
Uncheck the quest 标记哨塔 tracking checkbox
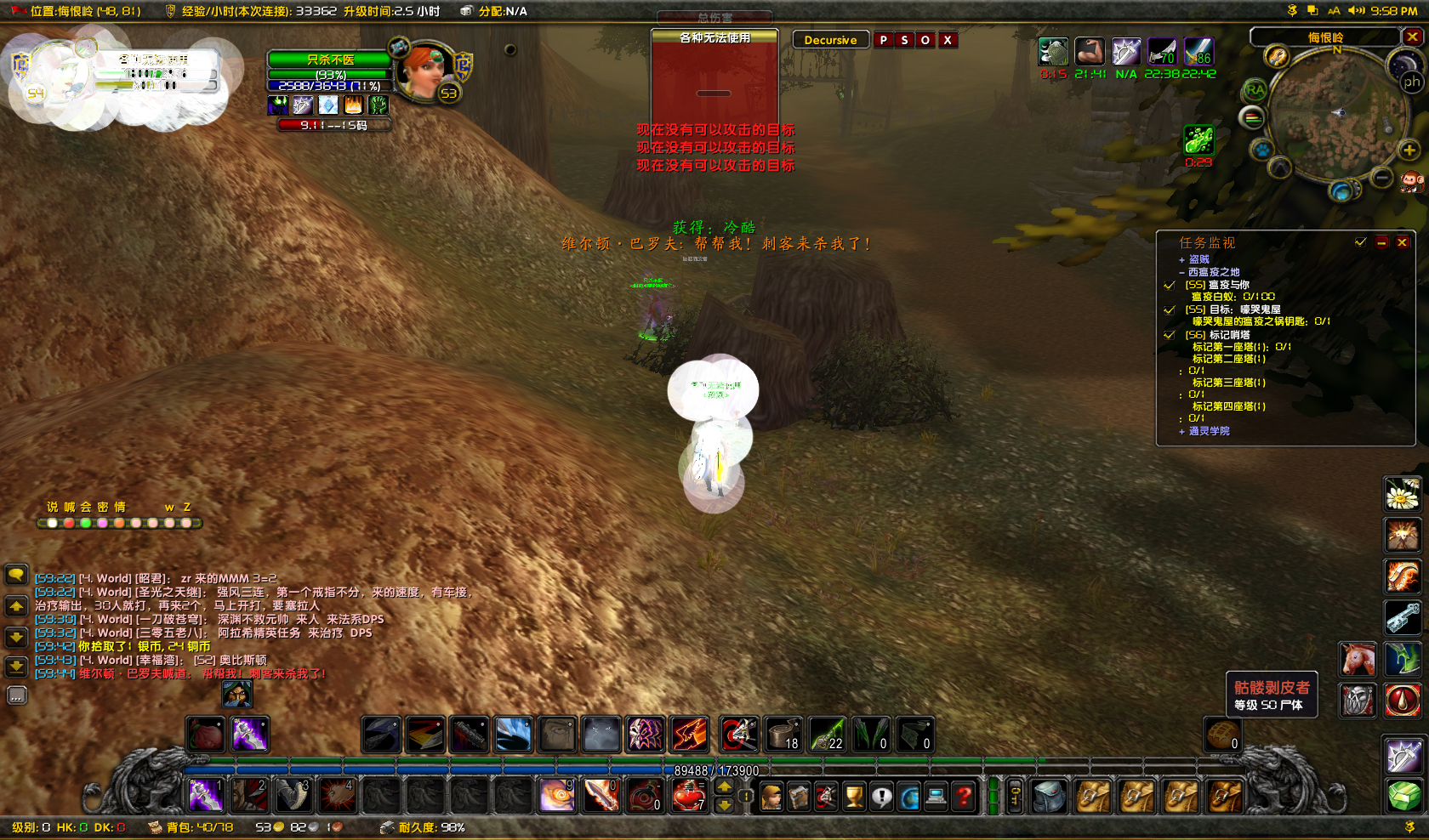pyautogui.click(x=1169, y=336)
